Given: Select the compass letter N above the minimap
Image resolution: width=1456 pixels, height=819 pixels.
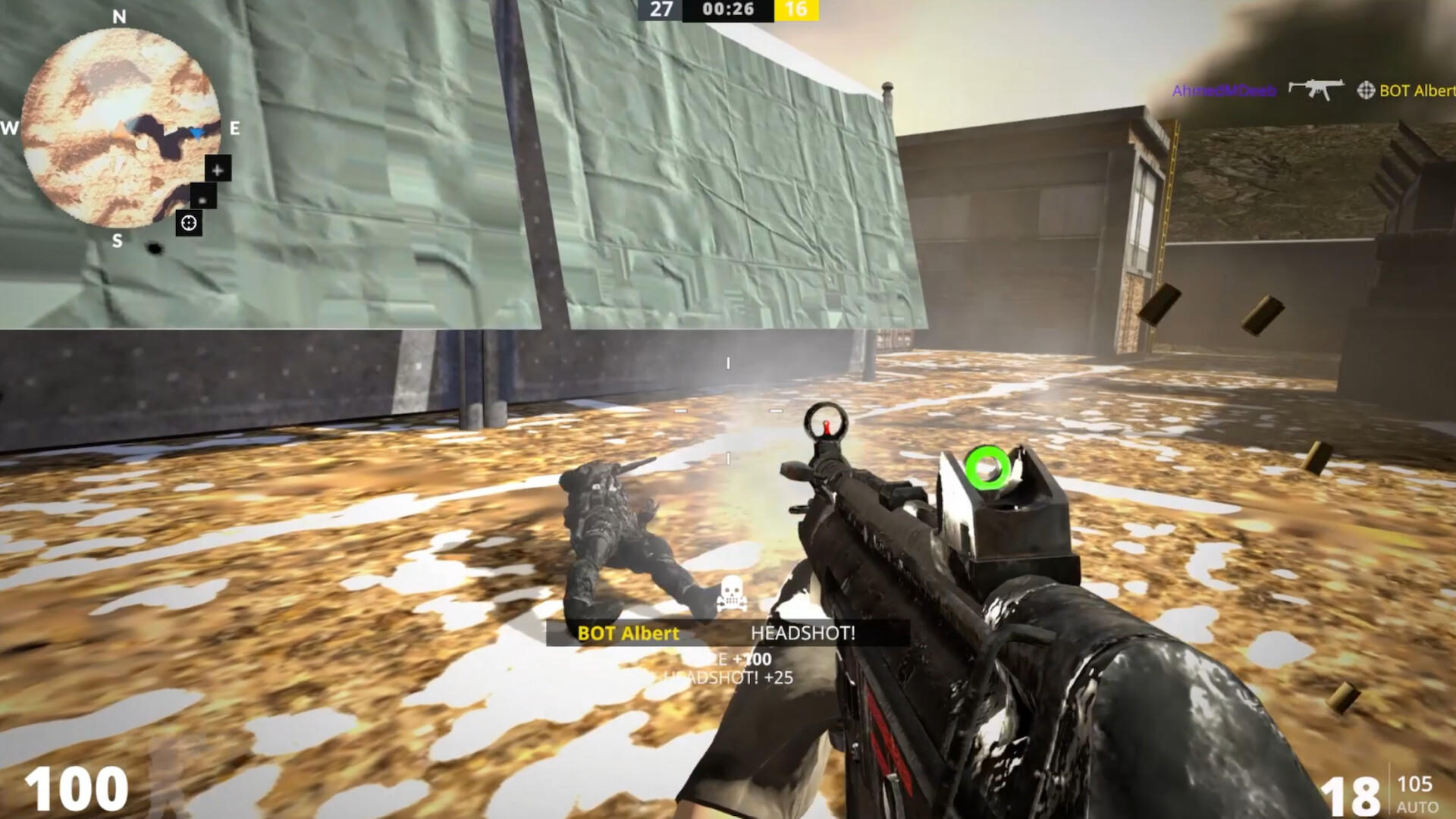Looking at the screenshot, I should pos(118,15).
